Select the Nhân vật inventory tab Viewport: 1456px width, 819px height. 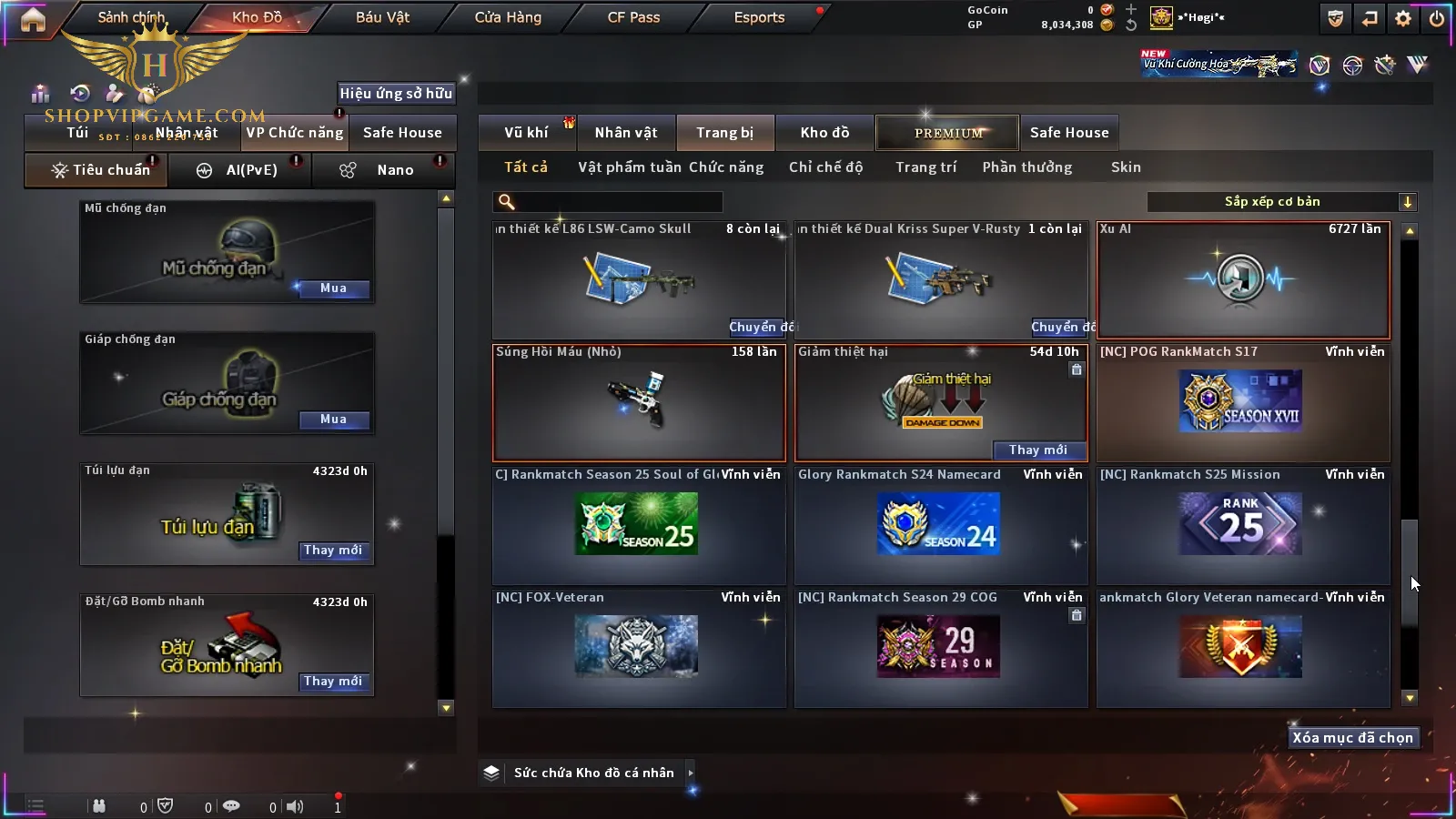pos(626,133)
